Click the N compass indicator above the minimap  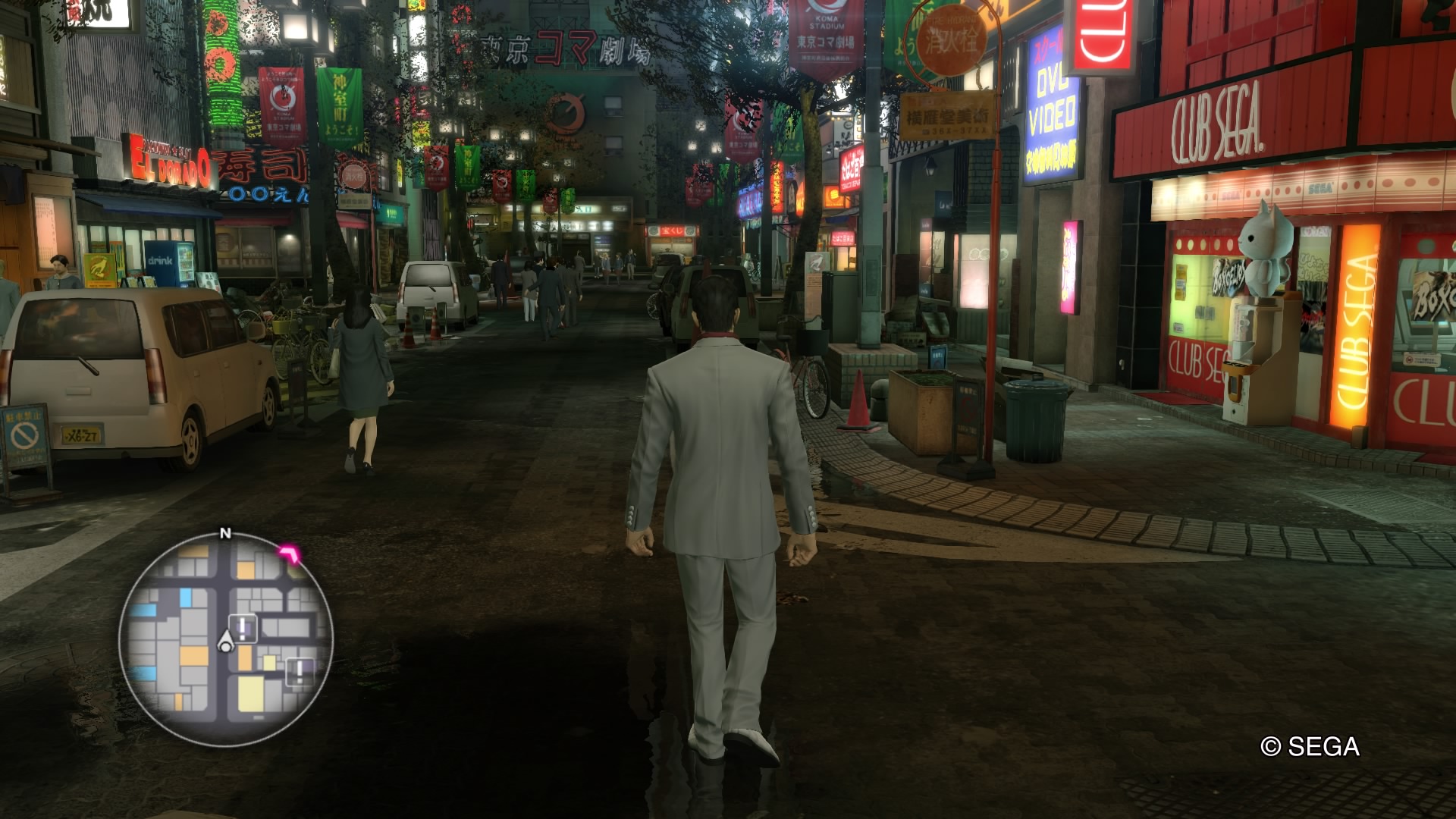pos(225,532)
